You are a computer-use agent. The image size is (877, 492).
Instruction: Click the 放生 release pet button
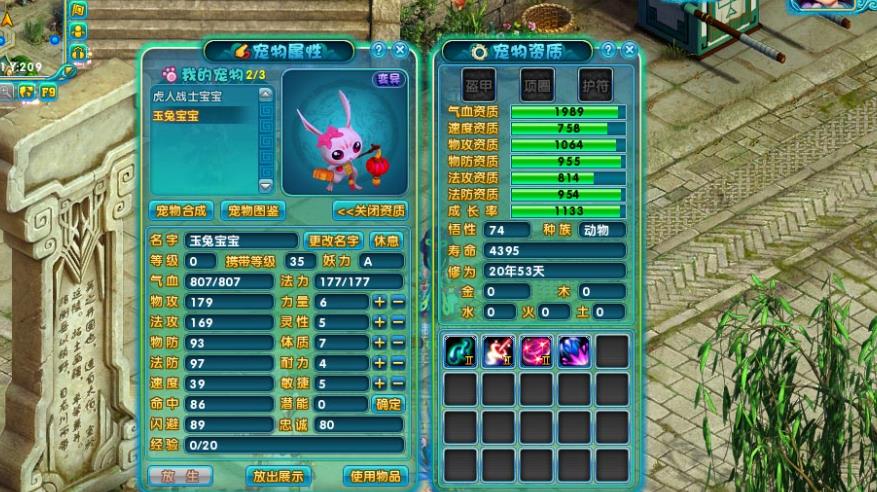pos(180,476)
